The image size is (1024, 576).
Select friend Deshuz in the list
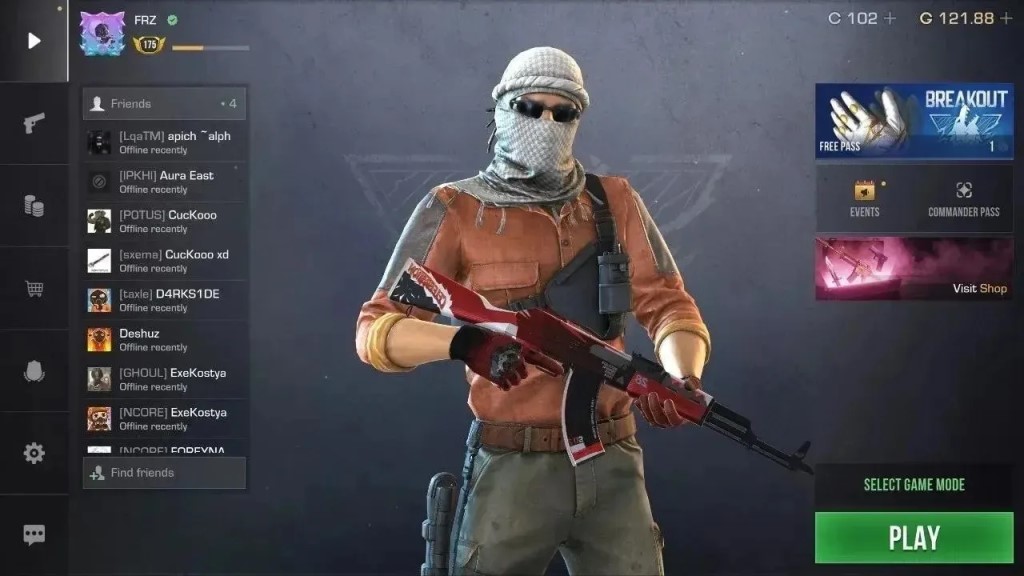[x=164, y=340]
